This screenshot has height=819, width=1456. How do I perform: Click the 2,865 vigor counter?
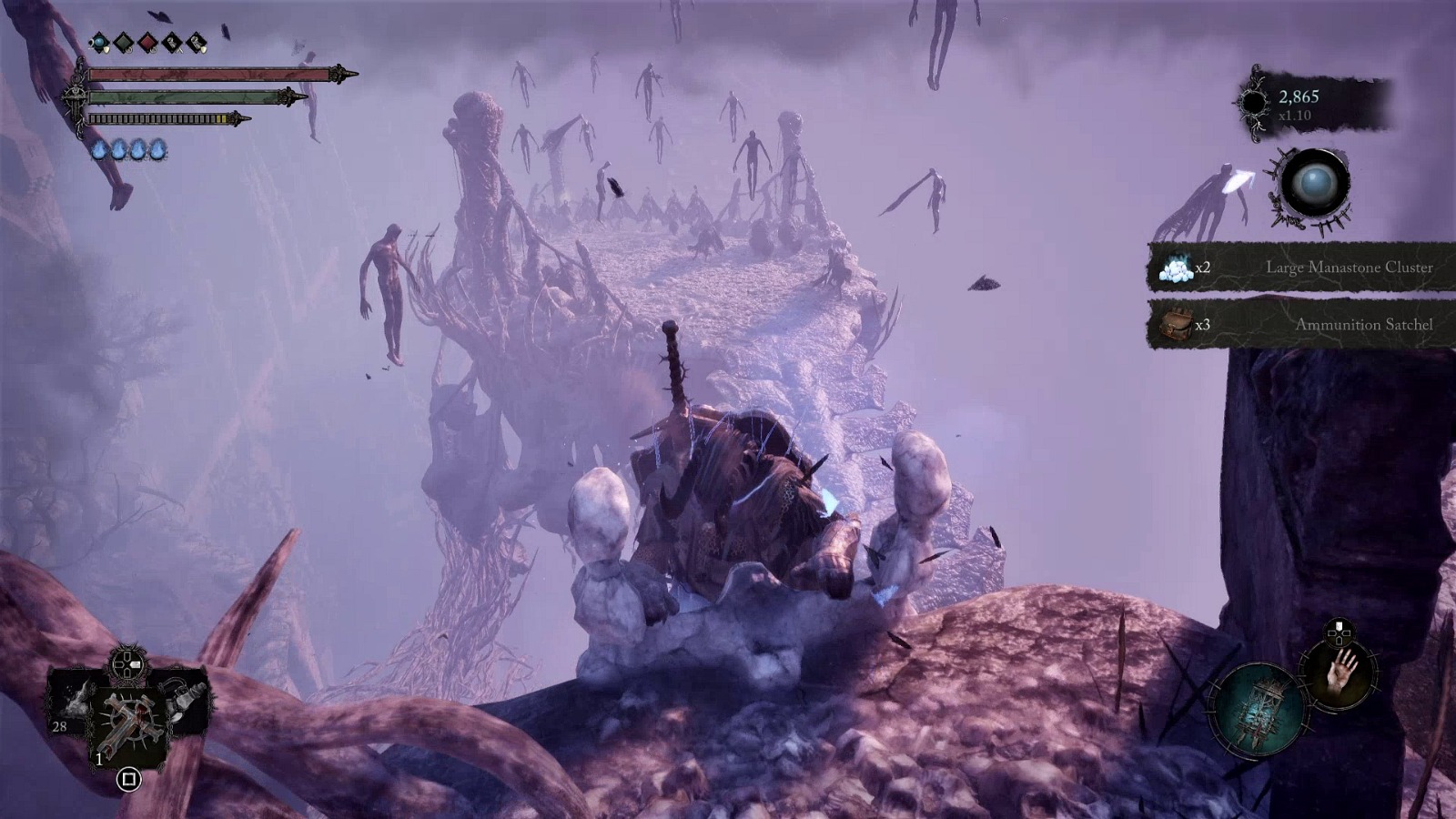(x=1299, y=97)
